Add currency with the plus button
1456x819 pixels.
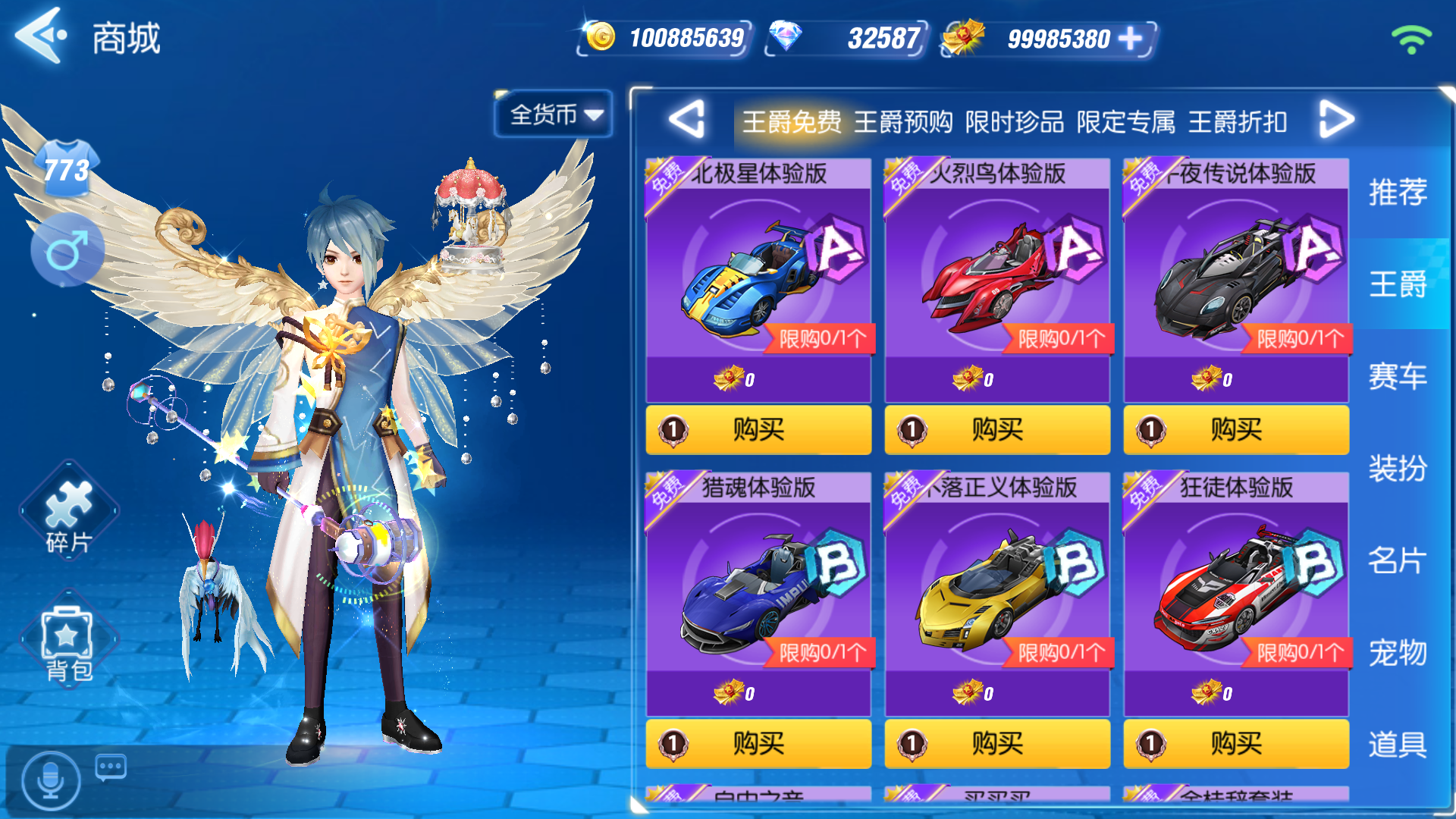(x=1129, y=38)
